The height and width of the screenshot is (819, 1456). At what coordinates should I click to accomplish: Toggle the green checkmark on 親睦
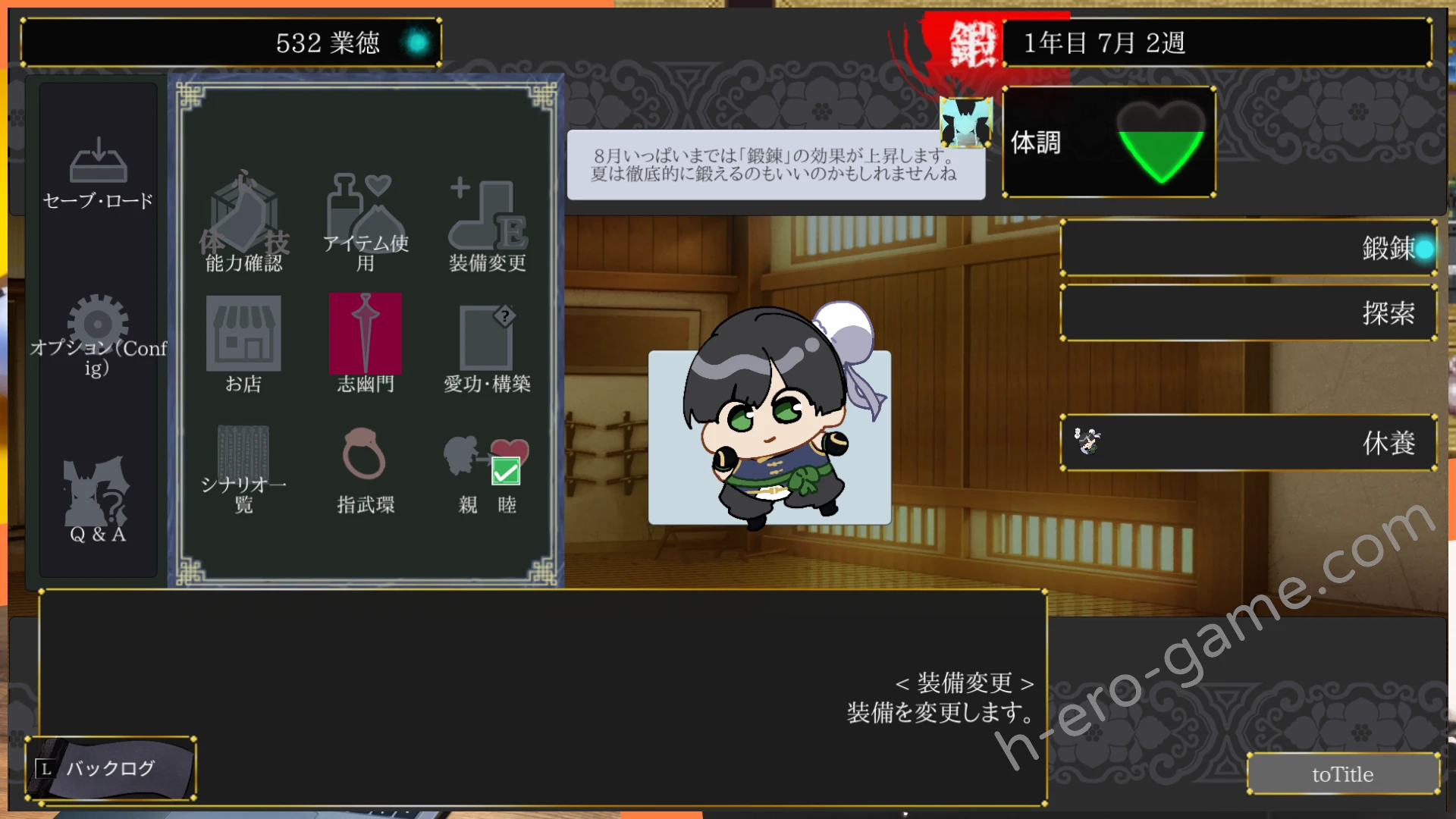505,472
